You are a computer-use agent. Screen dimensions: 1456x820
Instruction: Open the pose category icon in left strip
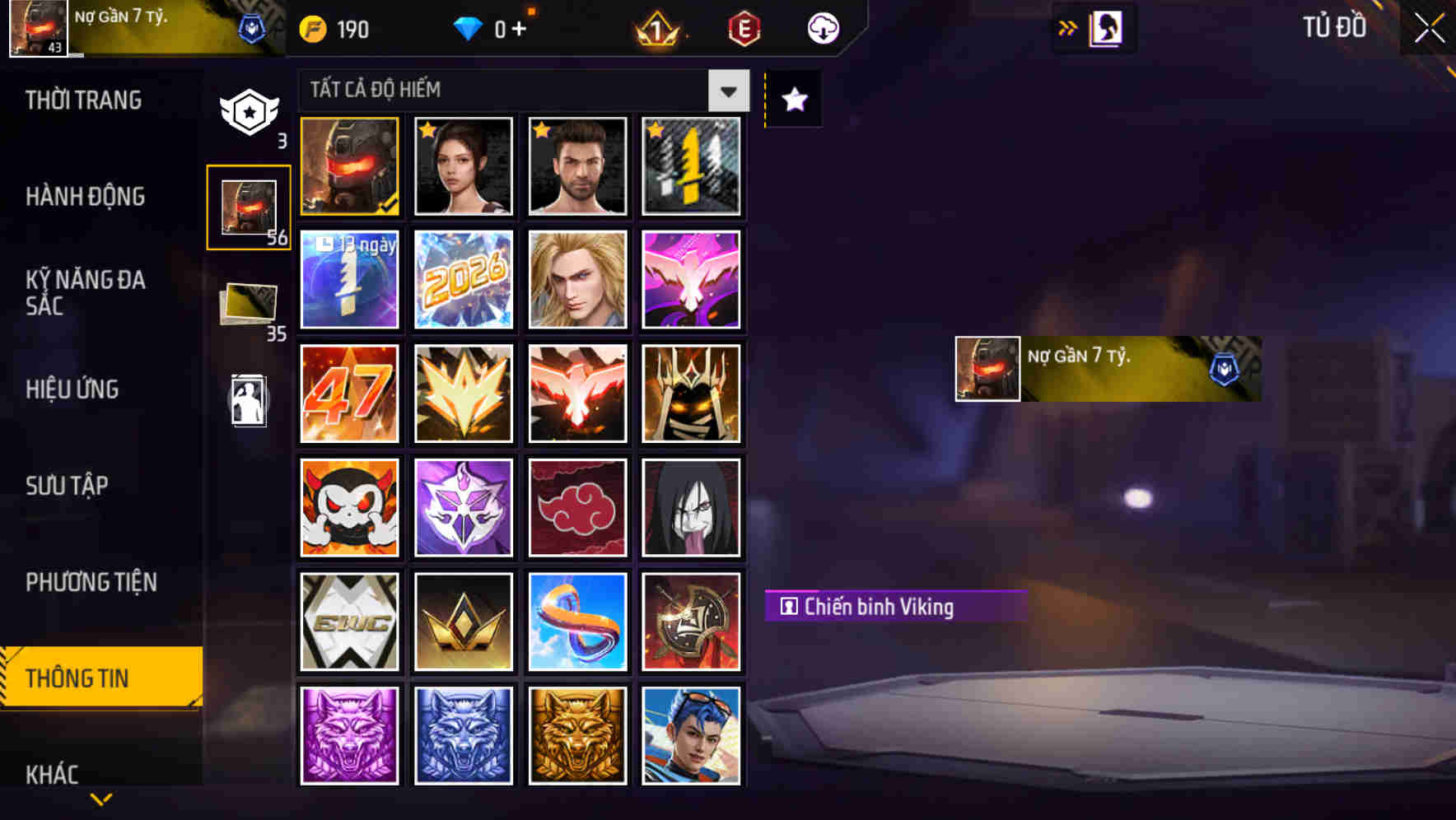click(247, 403)
